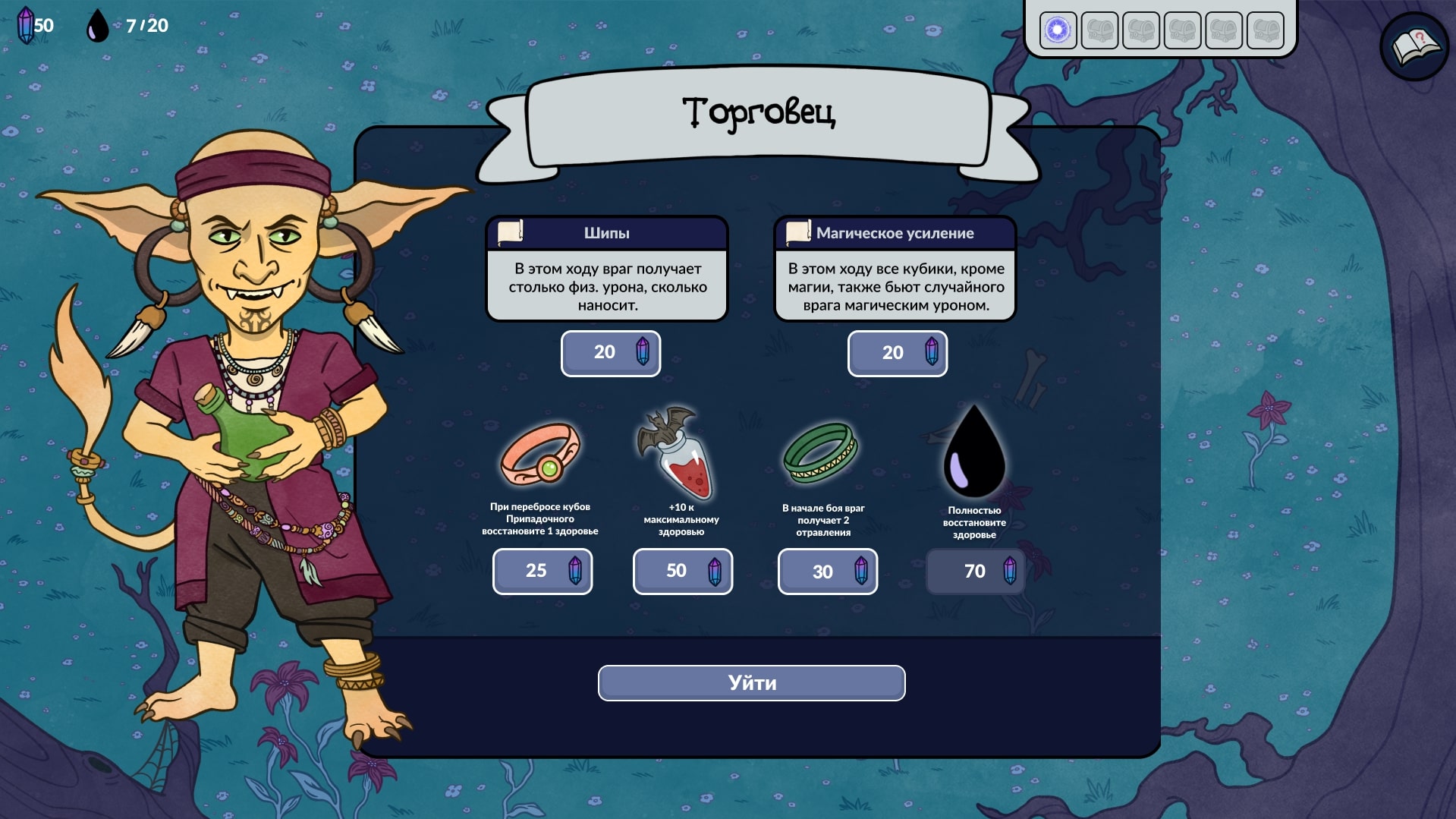The width and height of the screenshot is (1456, 819).
Task: Select the bat-winged red potion
Action: [x=679, y=454]
